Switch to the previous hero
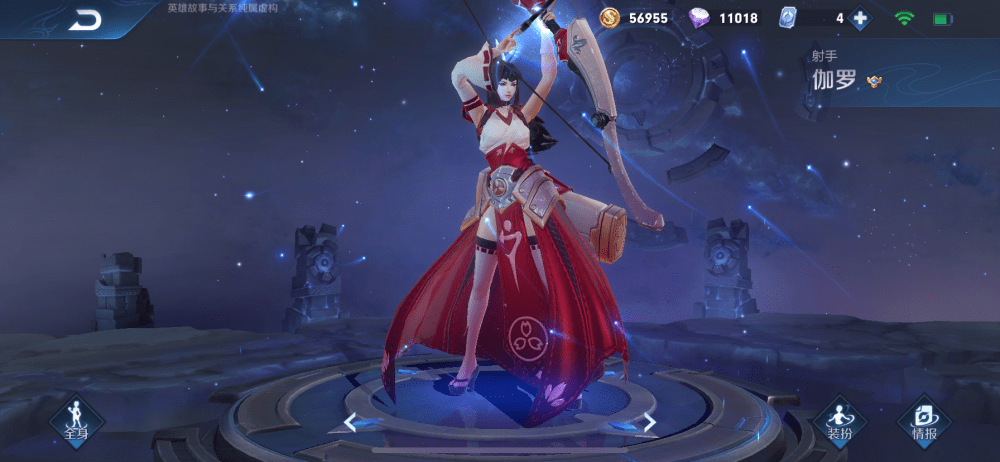The height and width of the screenshot is (462, 1000). (350, 422)
